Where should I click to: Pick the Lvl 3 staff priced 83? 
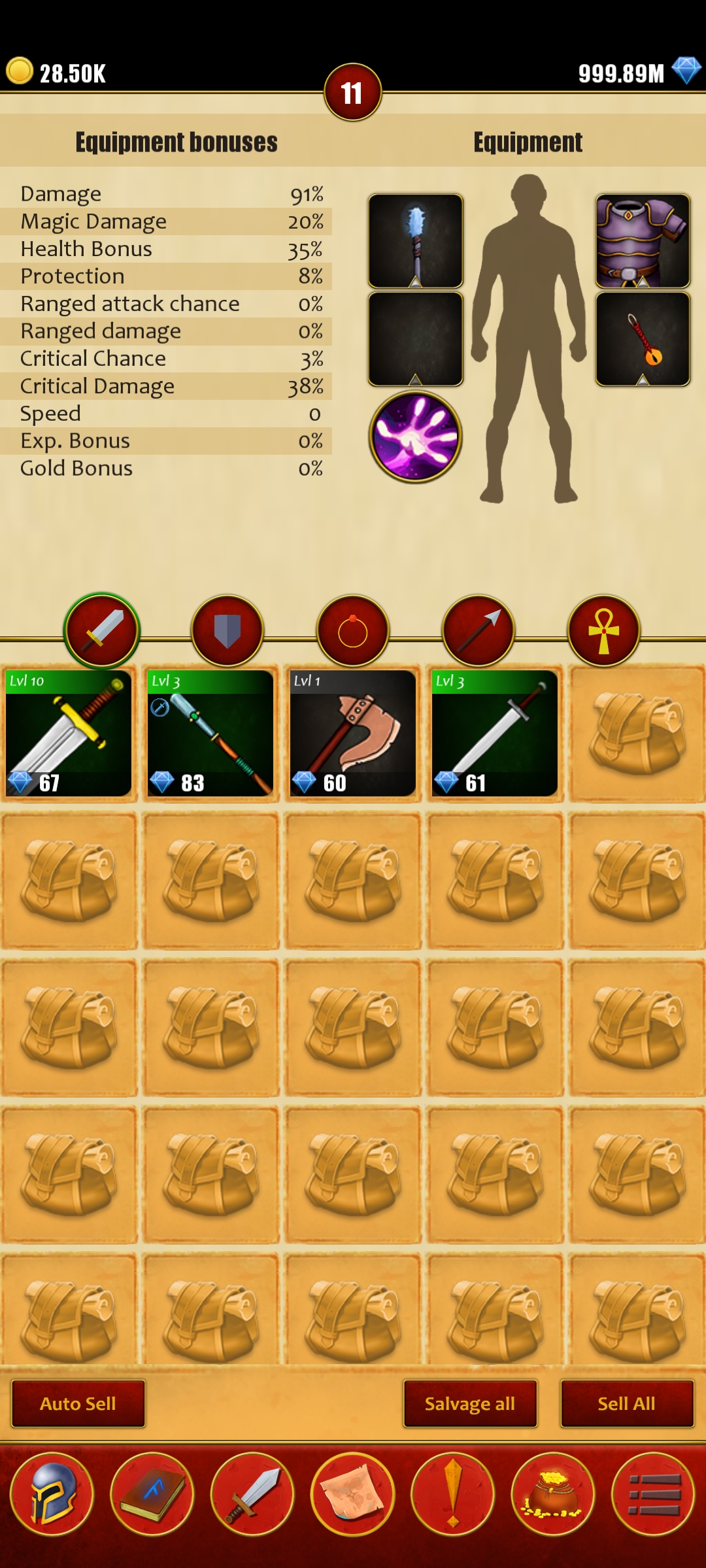[x=210, y=733]
